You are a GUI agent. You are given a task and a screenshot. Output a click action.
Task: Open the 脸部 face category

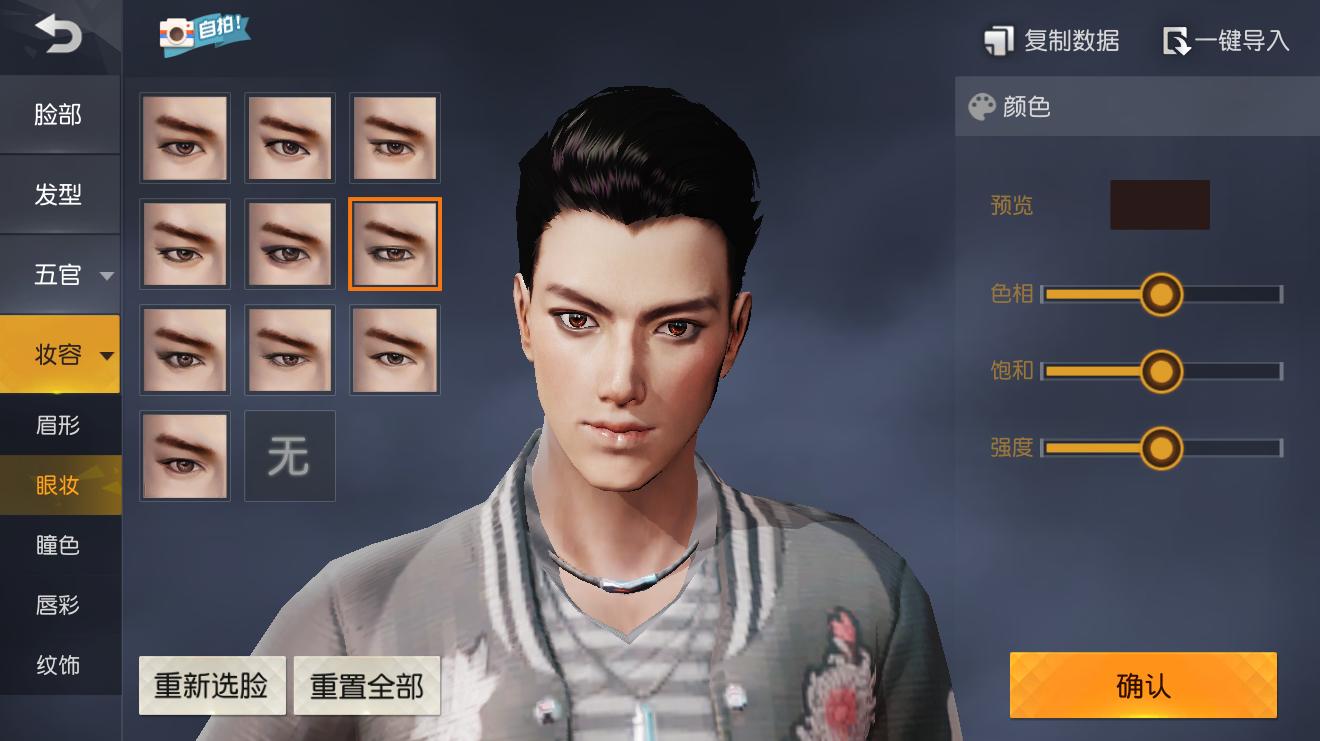pos(58,115)
